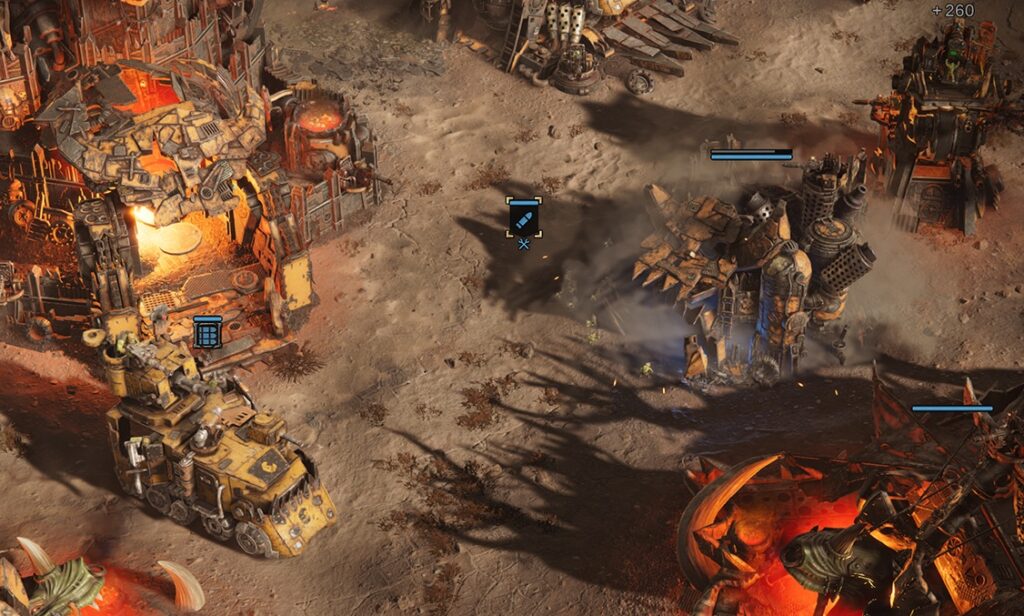Select the highlighted blue bullet unit marker
Viewport: 1024px width, 616px height.
click(x=524, y=218)
